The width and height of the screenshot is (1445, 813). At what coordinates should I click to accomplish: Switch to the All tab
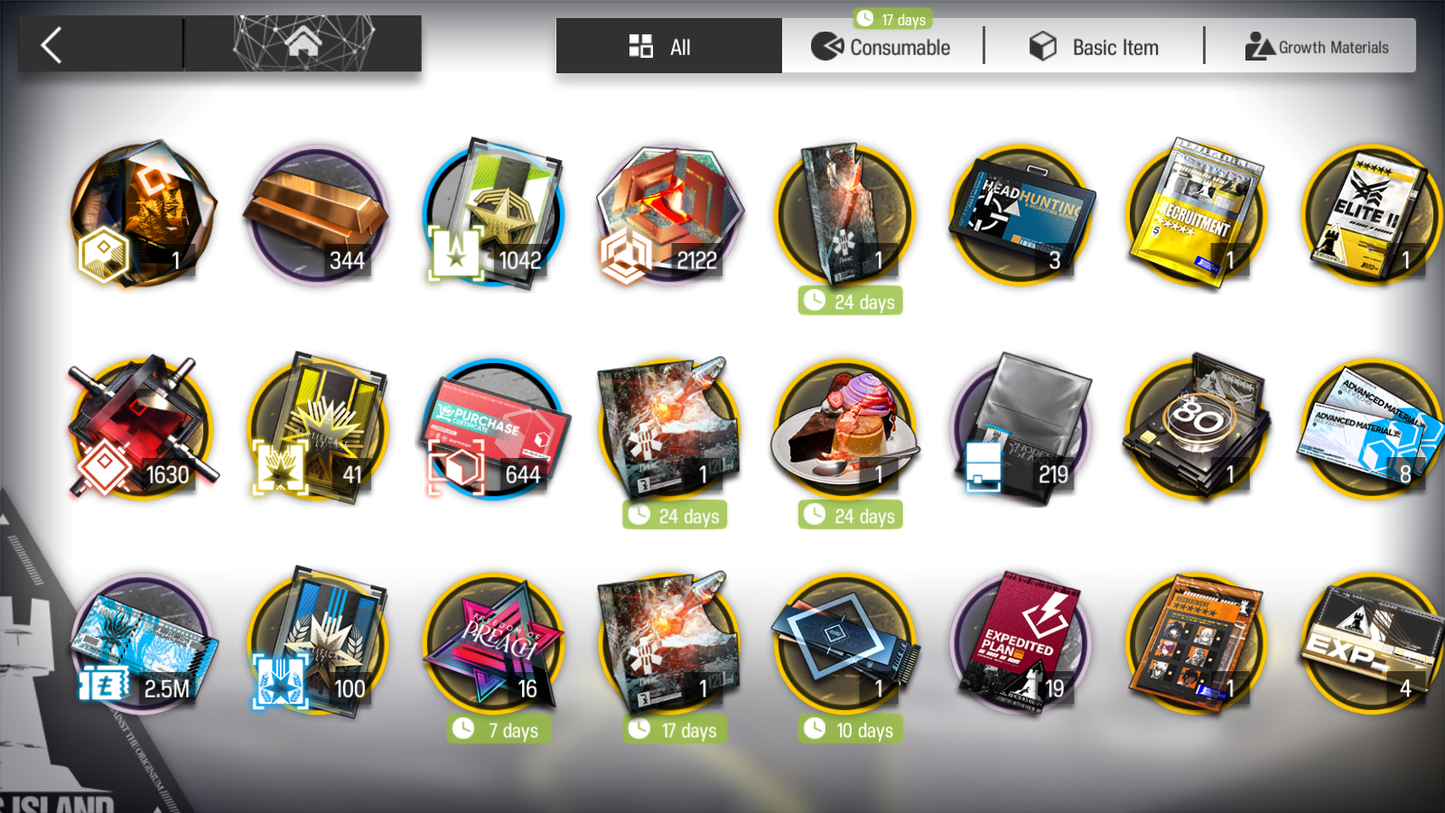tap(668, 47)
